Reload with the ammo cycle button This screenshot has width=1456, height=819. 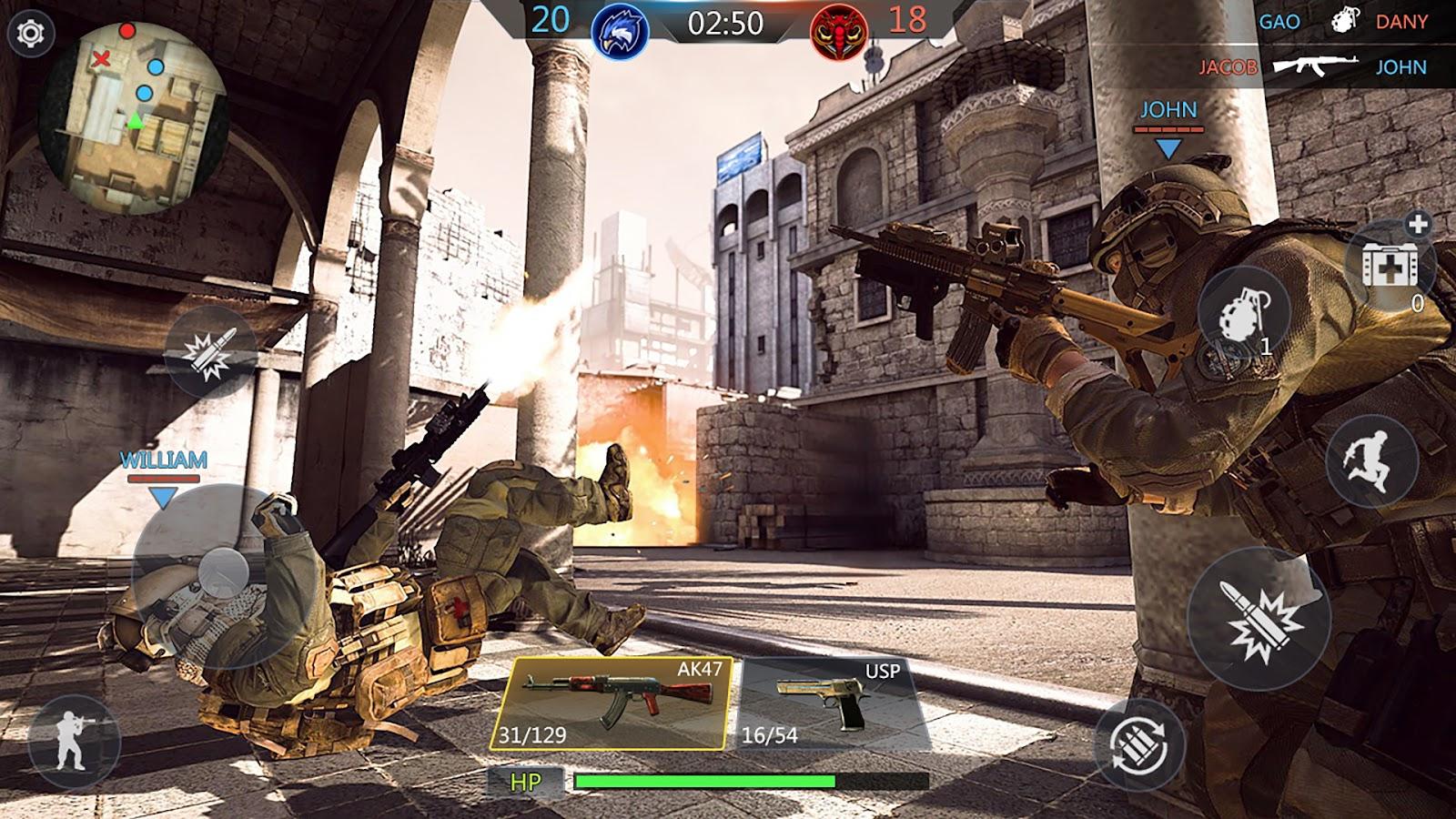click(x=1138, y=743)
